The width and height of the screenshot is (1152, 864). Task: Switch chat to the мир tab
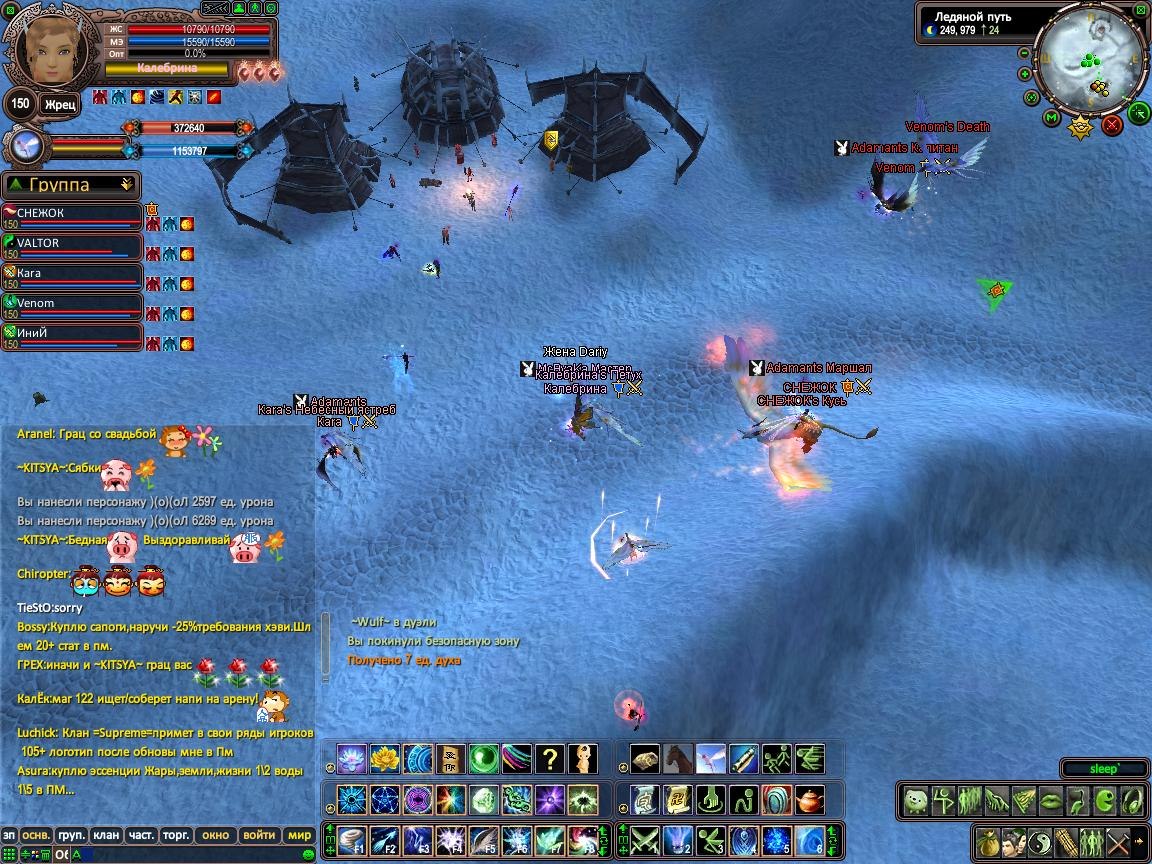pos(299,835)
